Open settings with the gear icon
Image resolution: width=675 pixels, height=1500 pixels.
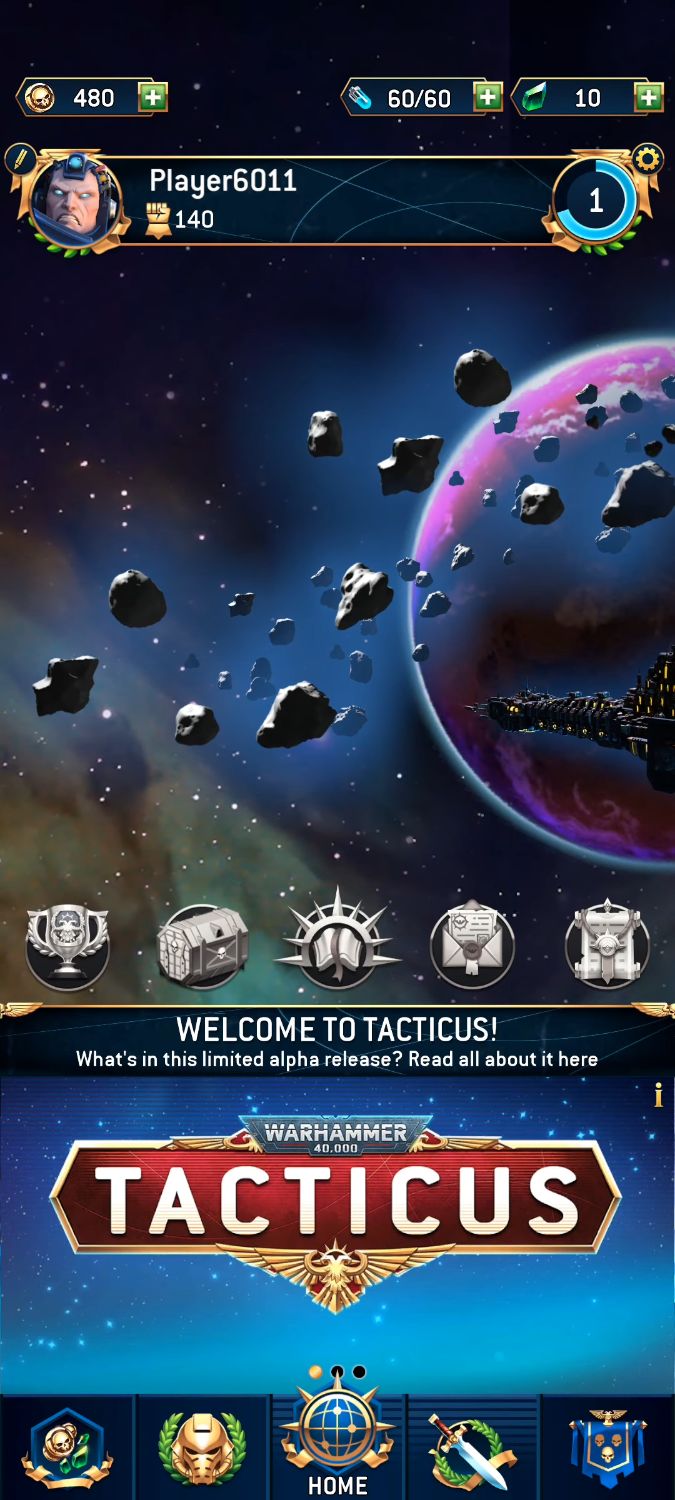click(648, 159)
